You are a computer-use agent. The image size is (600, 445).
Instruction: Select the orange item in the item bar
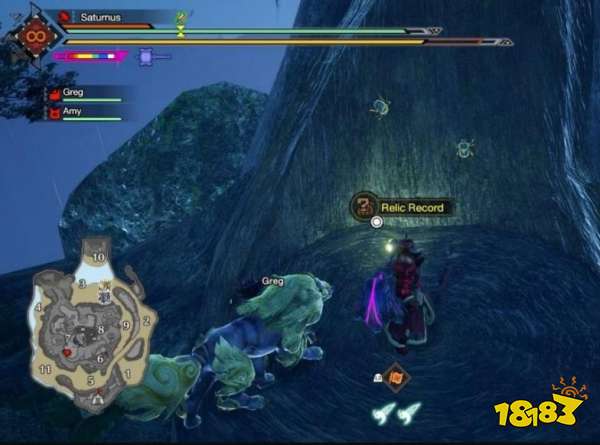395,377
